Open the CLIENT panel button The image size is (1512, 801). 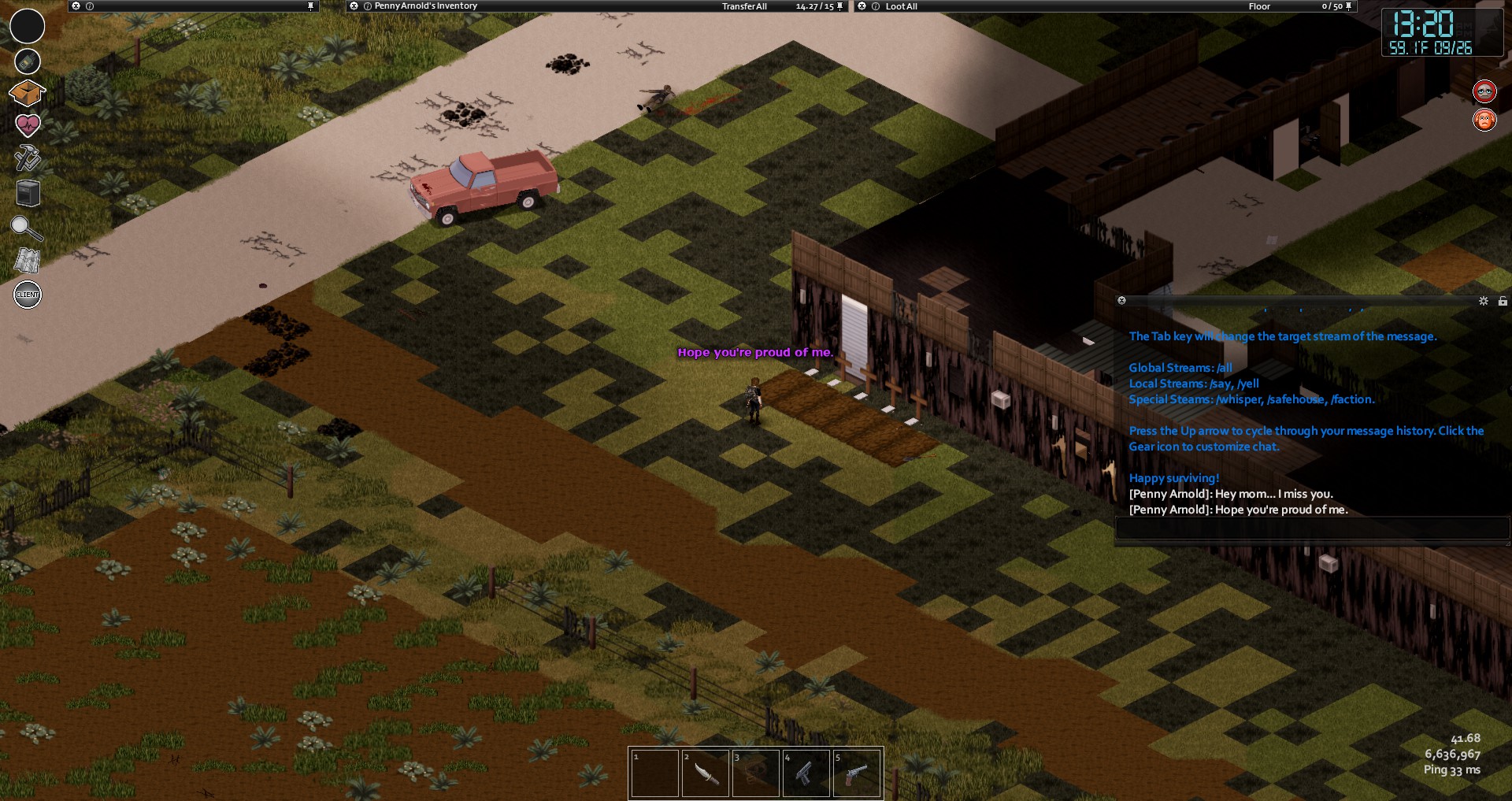pos(28,295)
